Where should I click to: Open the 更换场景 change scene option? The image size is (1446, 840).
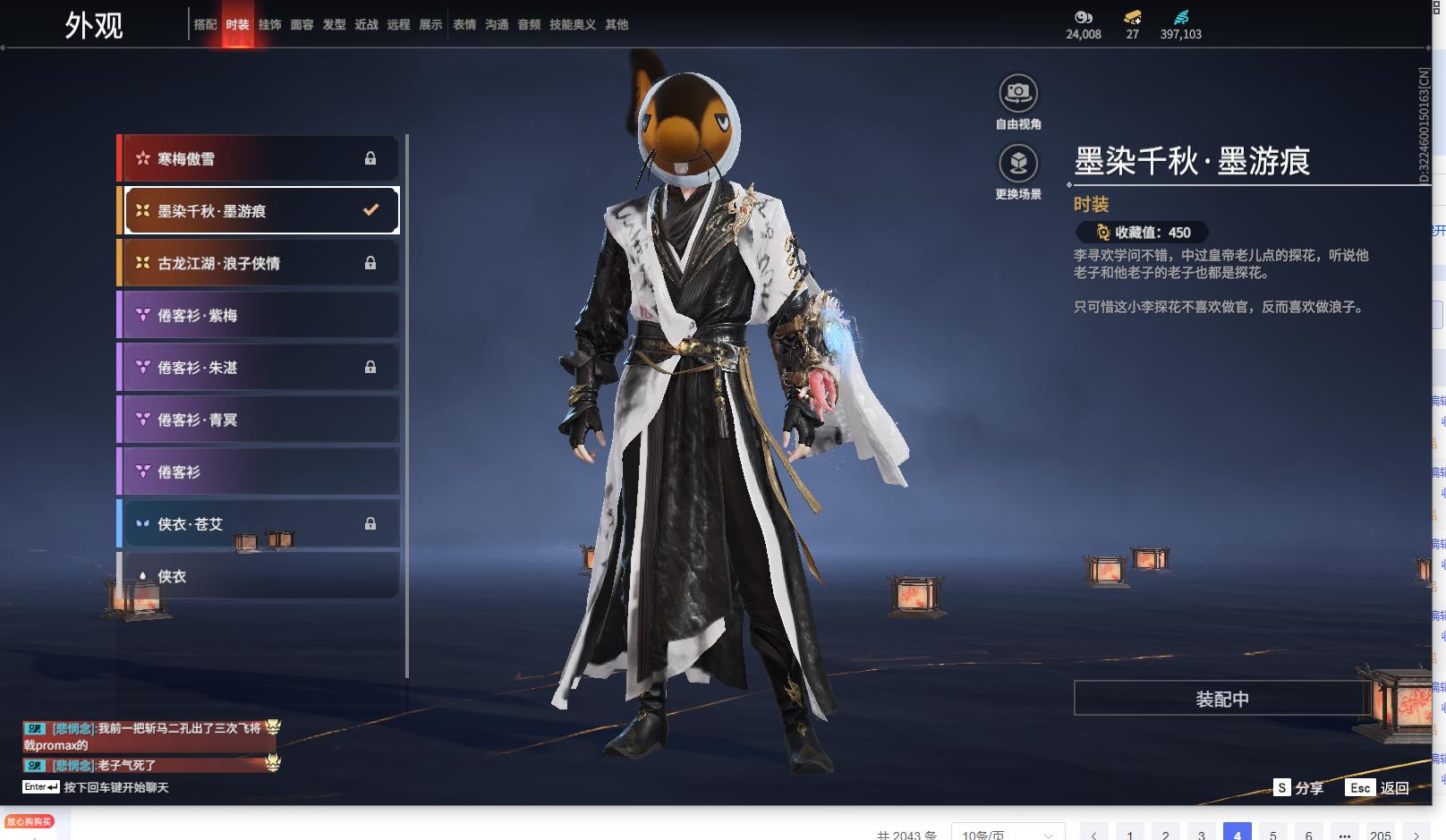pyautogui.click(x=1018, y=164)
